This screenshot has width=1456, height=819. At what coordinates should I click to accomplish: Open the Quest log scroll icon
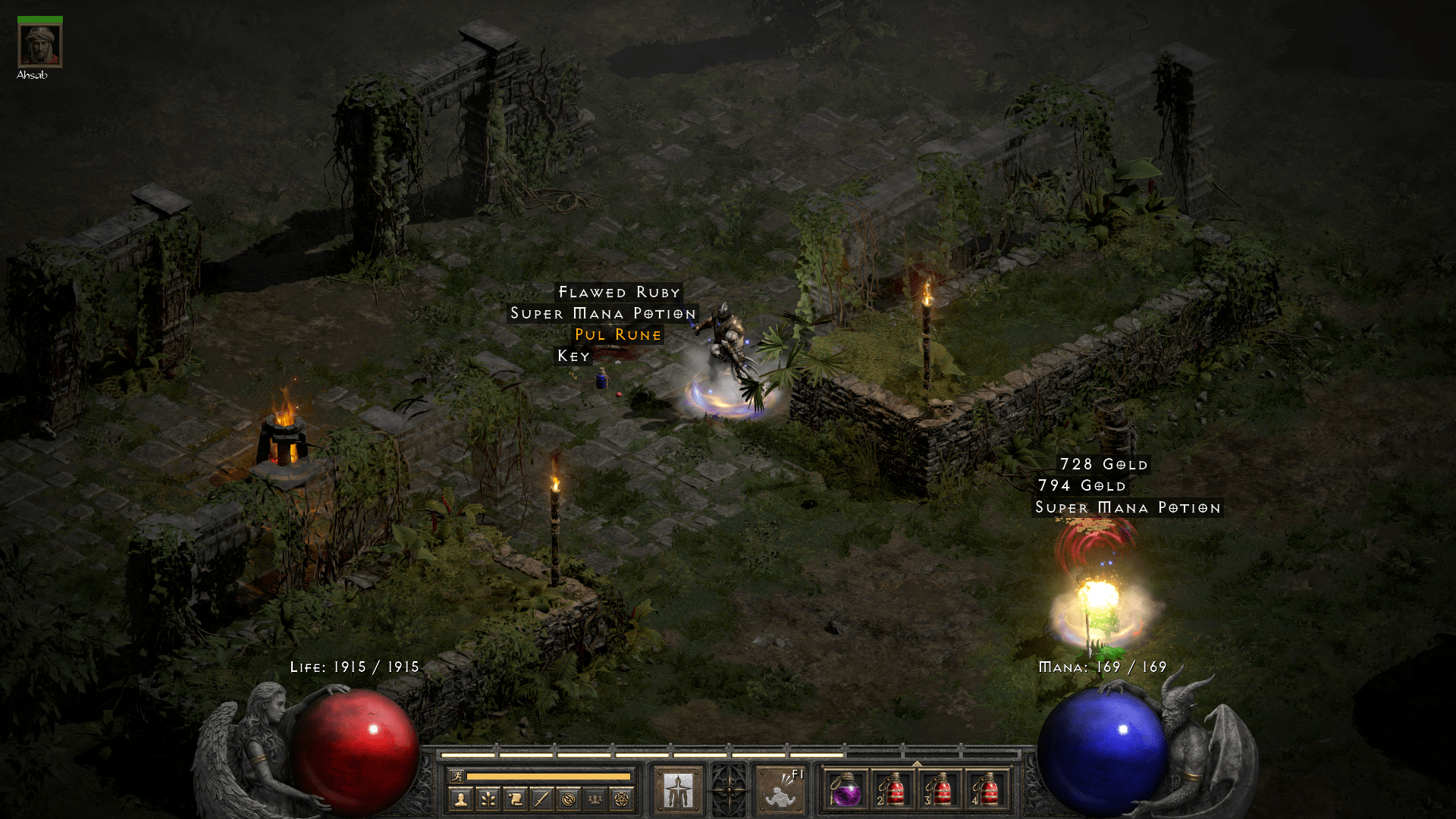[x=515, y=798]
